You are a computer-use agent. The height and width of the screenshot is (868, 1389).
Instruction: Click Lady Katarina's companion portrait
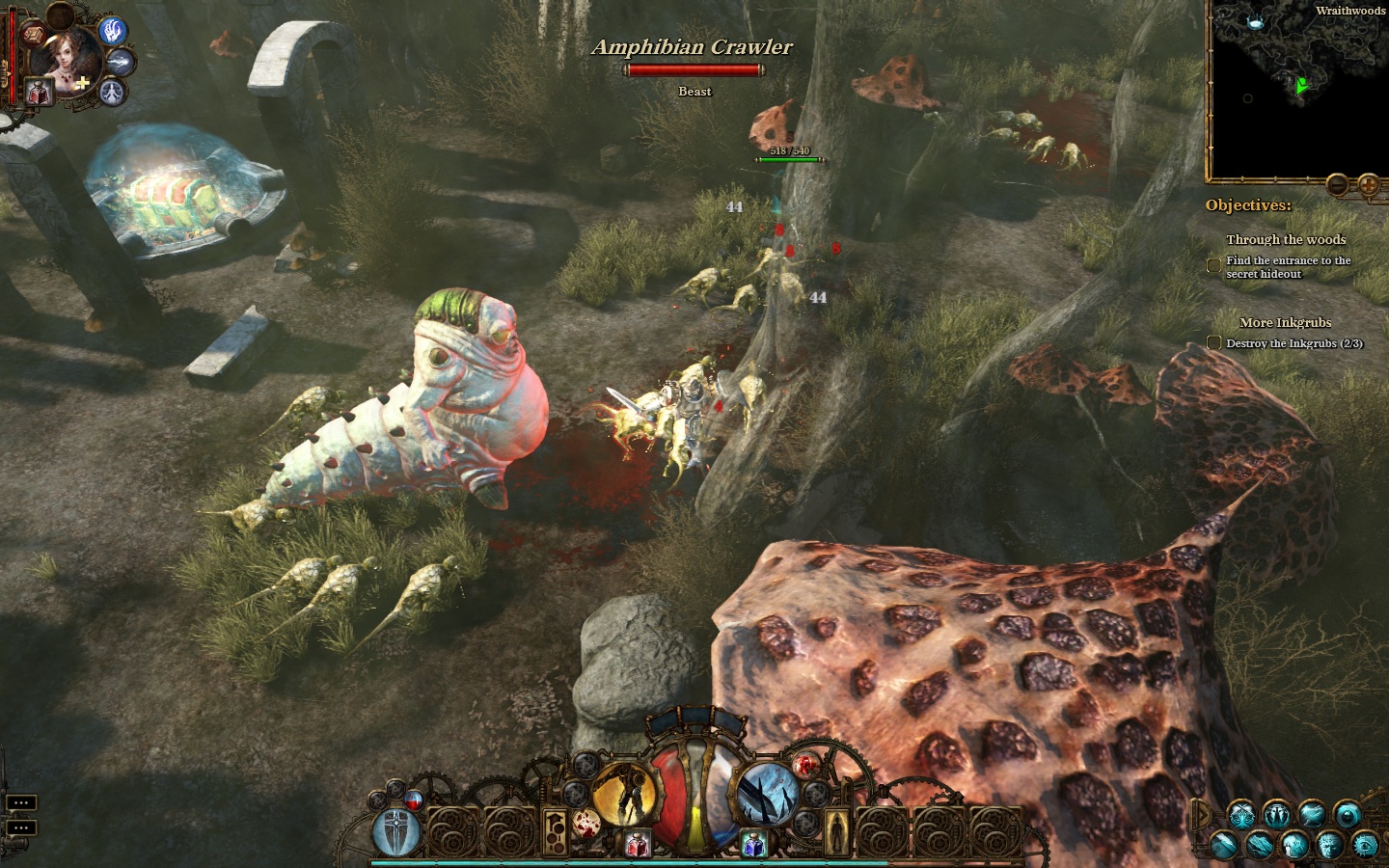66,60
